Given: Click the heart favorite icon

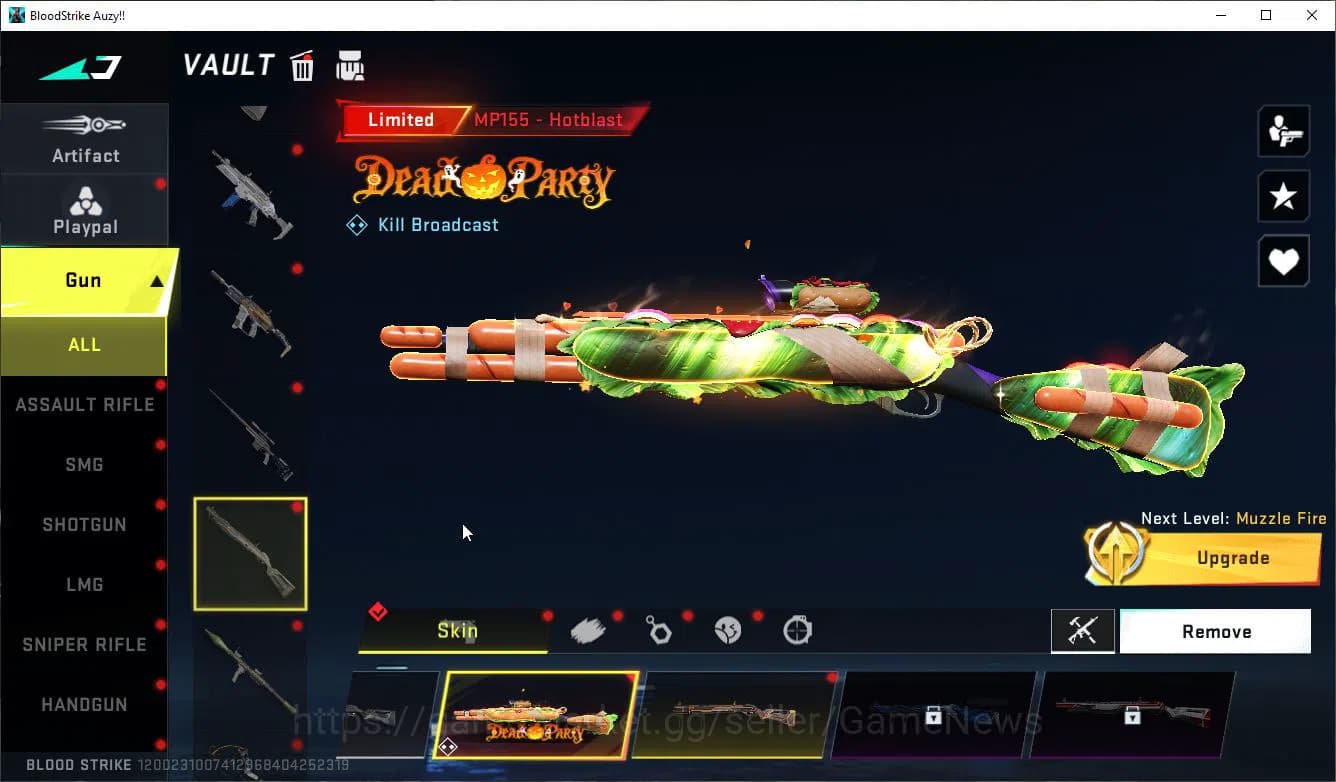Looking at the screenshot, I should (x=1283, y=261).
